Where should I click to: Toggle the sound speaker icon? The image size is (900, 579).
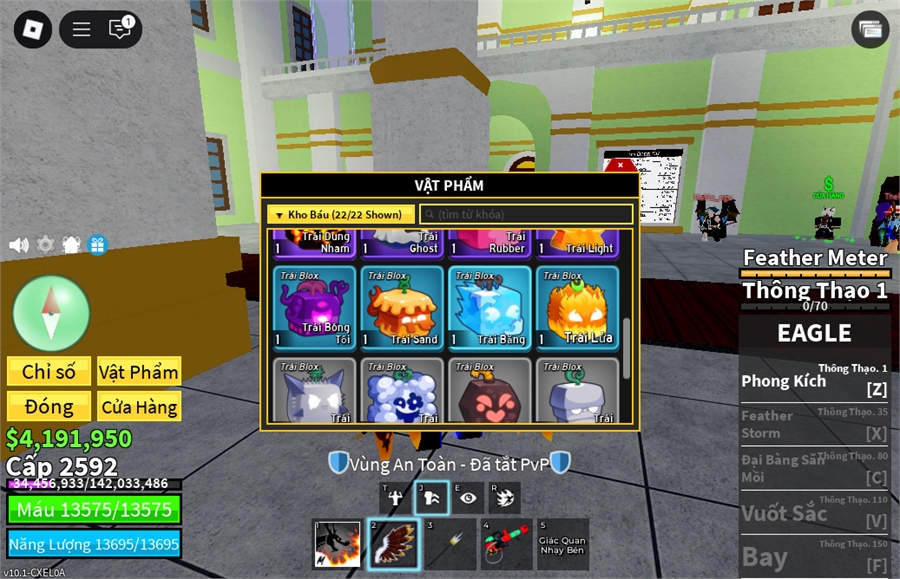coord(18,245)
